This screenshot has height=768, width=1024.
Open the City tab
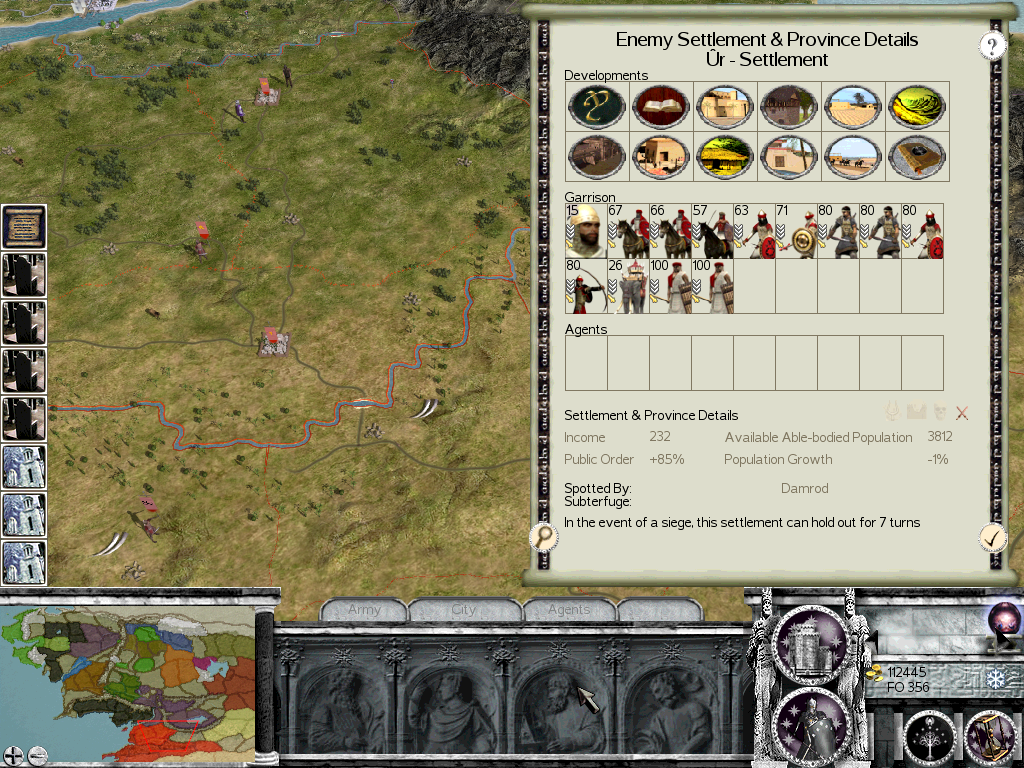464,610
